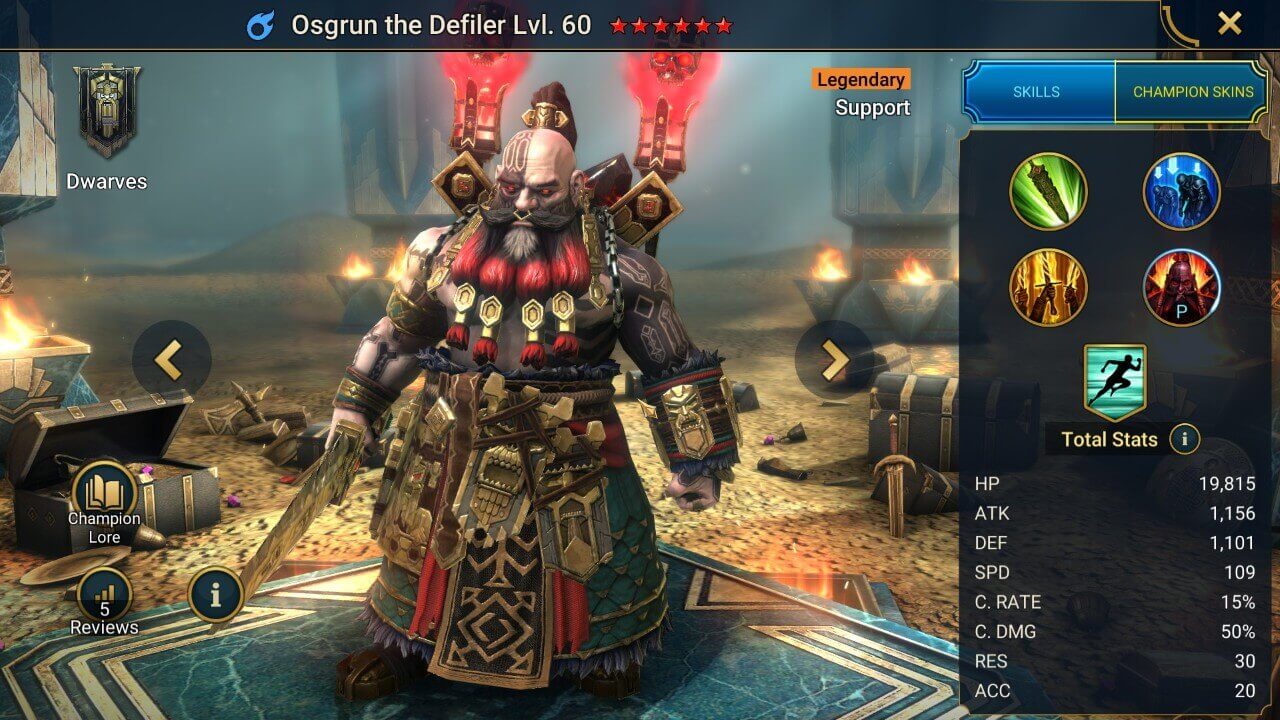The image size is (1280, 720).
Task: Select the green blade skill icon
Action: pos(1048,191)
